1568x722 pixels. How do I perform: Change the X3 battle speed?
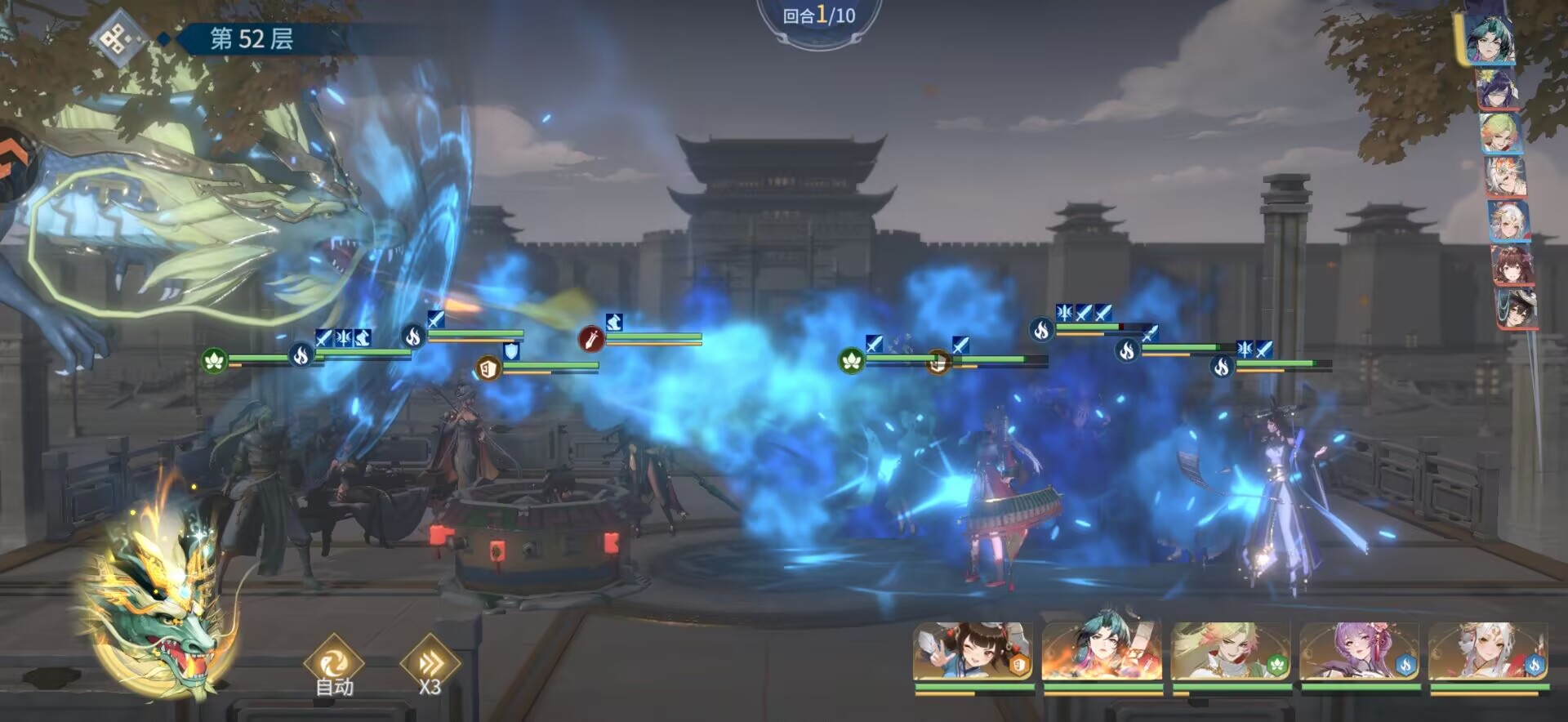coord(430,666)
